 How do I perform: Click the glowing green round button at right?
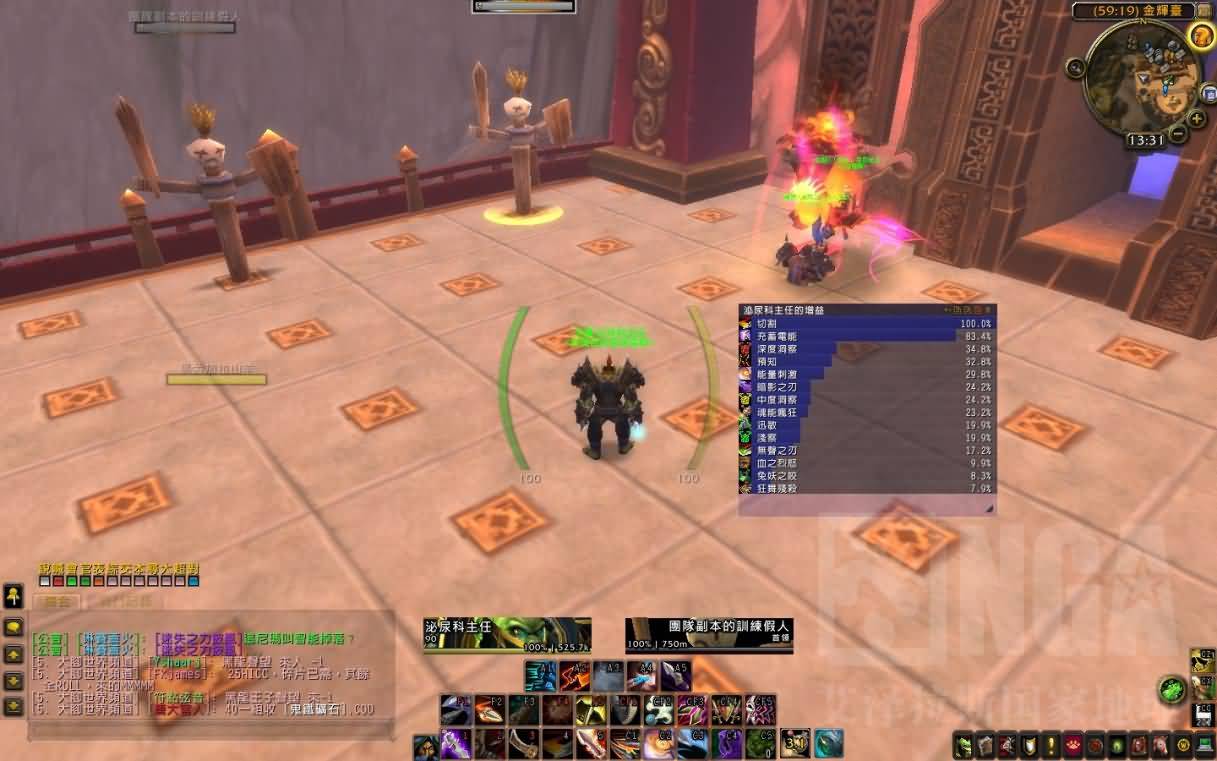[1172, 689]
